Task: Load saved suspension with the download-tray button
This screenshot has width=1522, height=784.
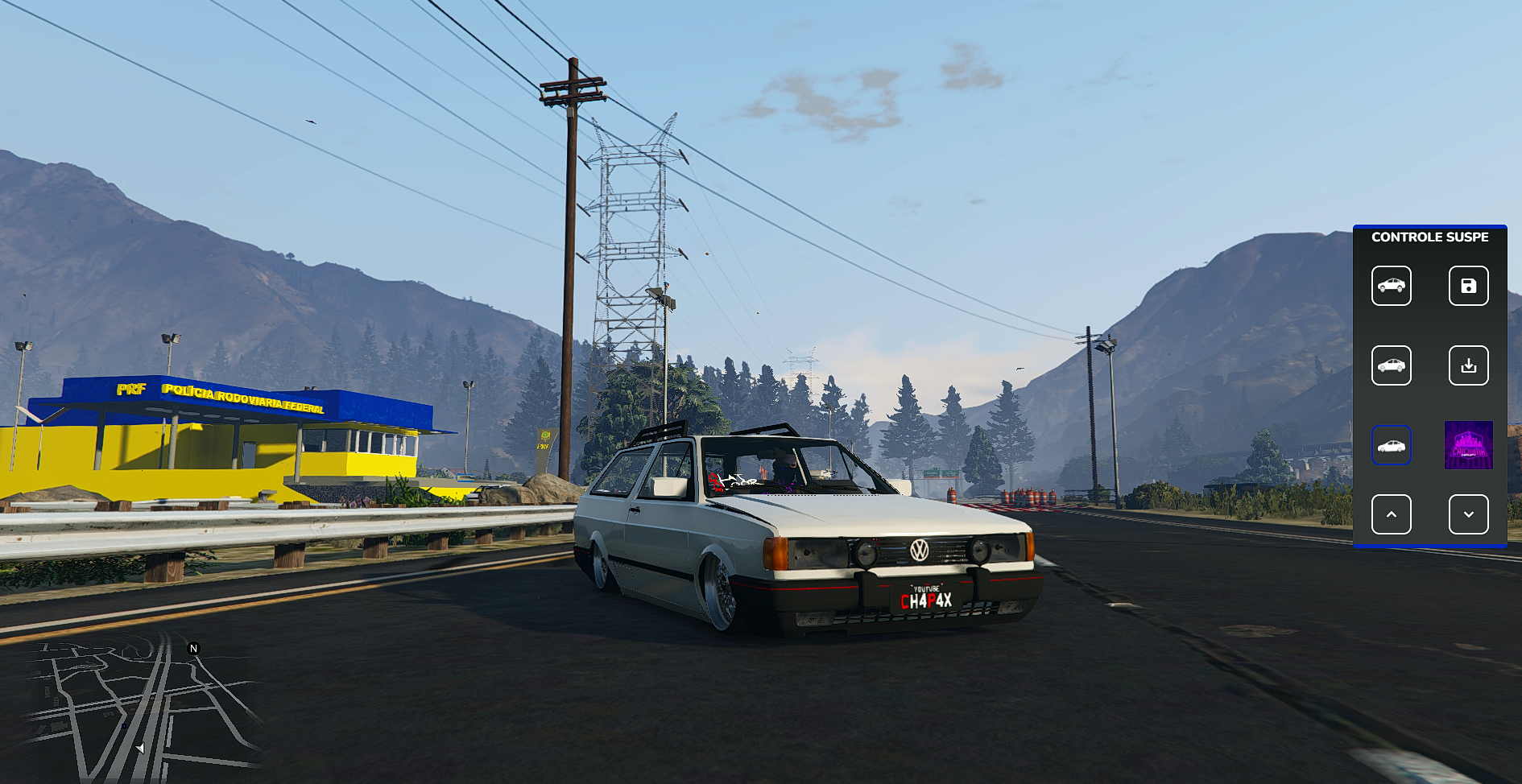Action: click(x=1468, y=365)
